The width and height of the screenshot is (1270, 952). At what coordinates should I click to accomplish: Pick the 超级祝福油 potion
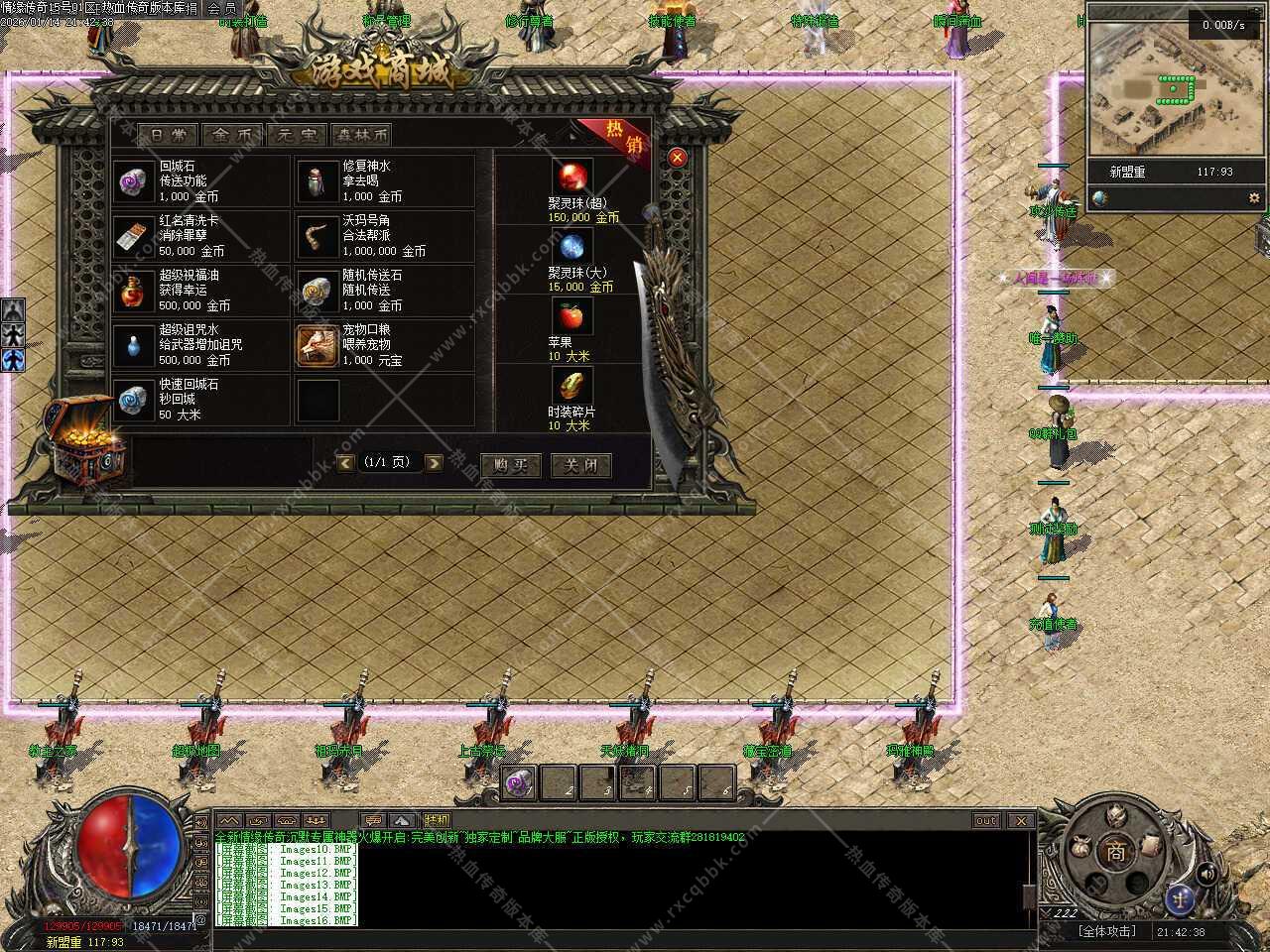tap(133, 291)
